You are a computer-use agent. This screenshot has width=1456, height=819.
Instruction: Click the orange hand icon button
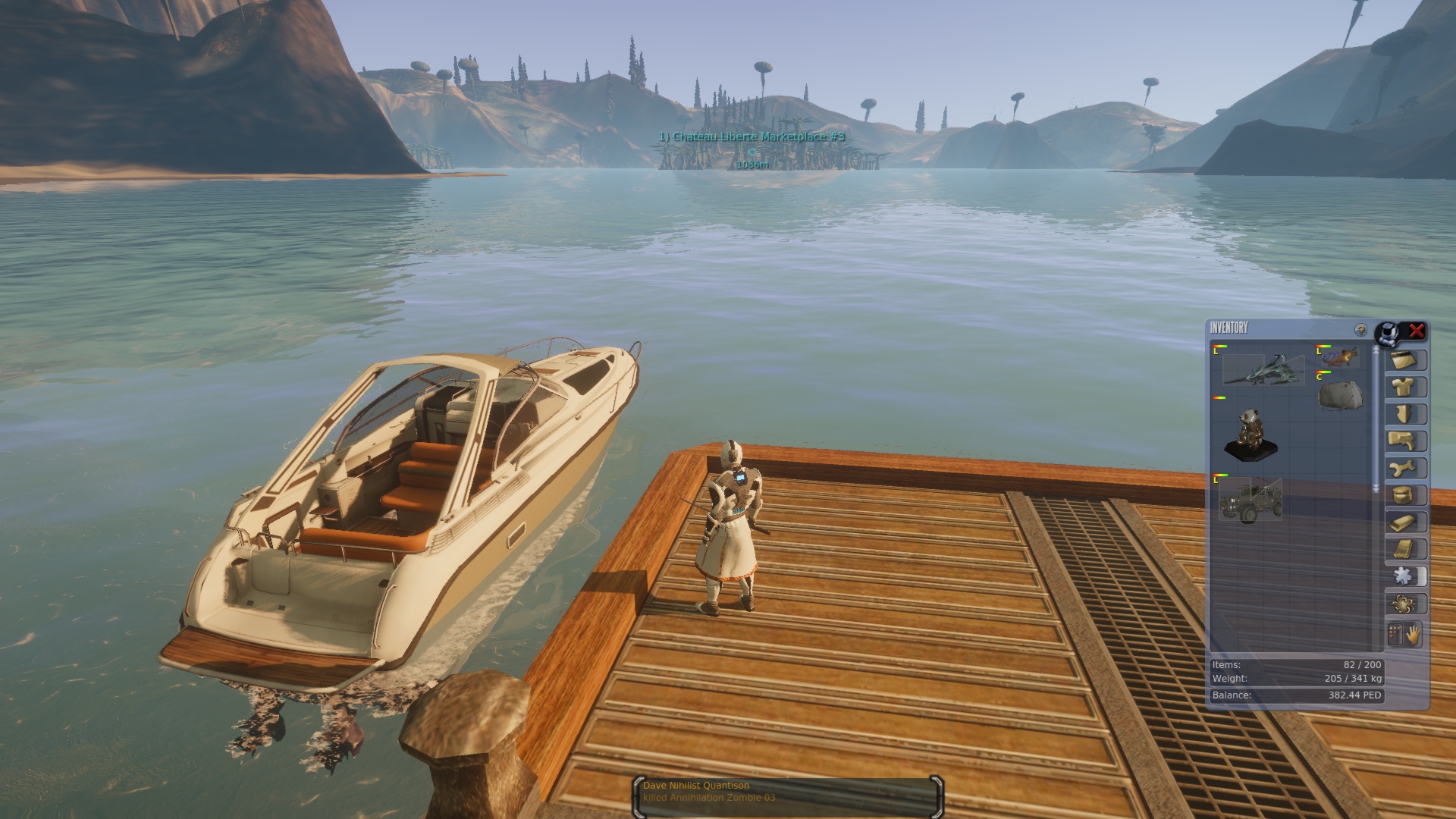(1413, 635)
